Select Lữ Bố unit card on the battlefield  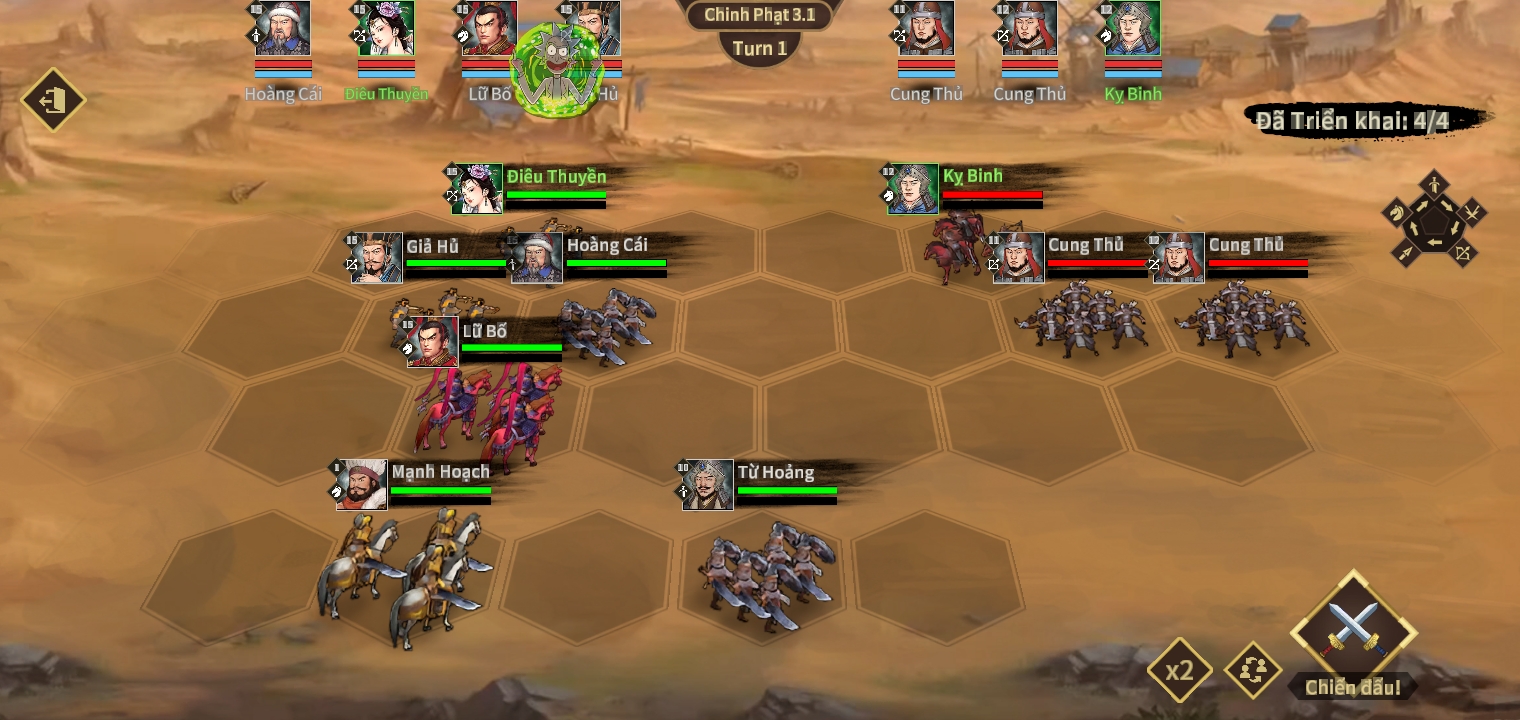(433, 342)
